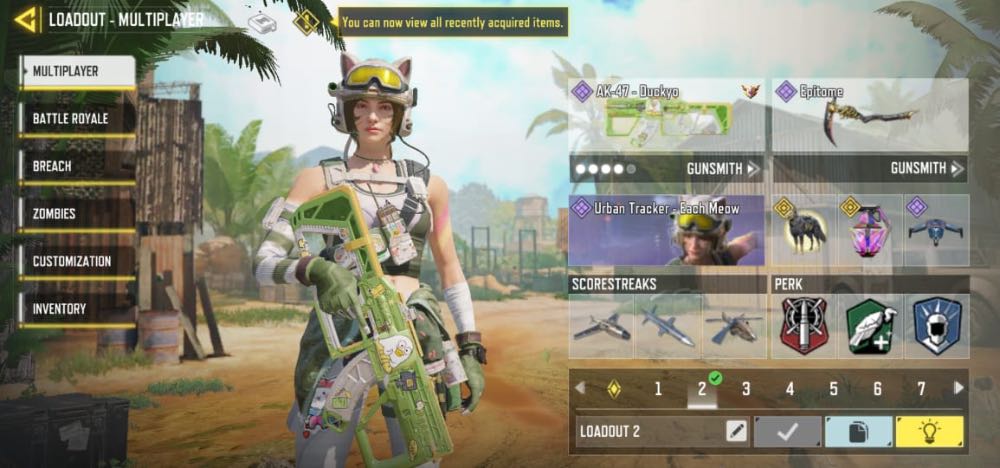Select the Epitome secondary weapon slot
The width and height of the screenshot is (1000, 468).
click(x=869, y=116)
